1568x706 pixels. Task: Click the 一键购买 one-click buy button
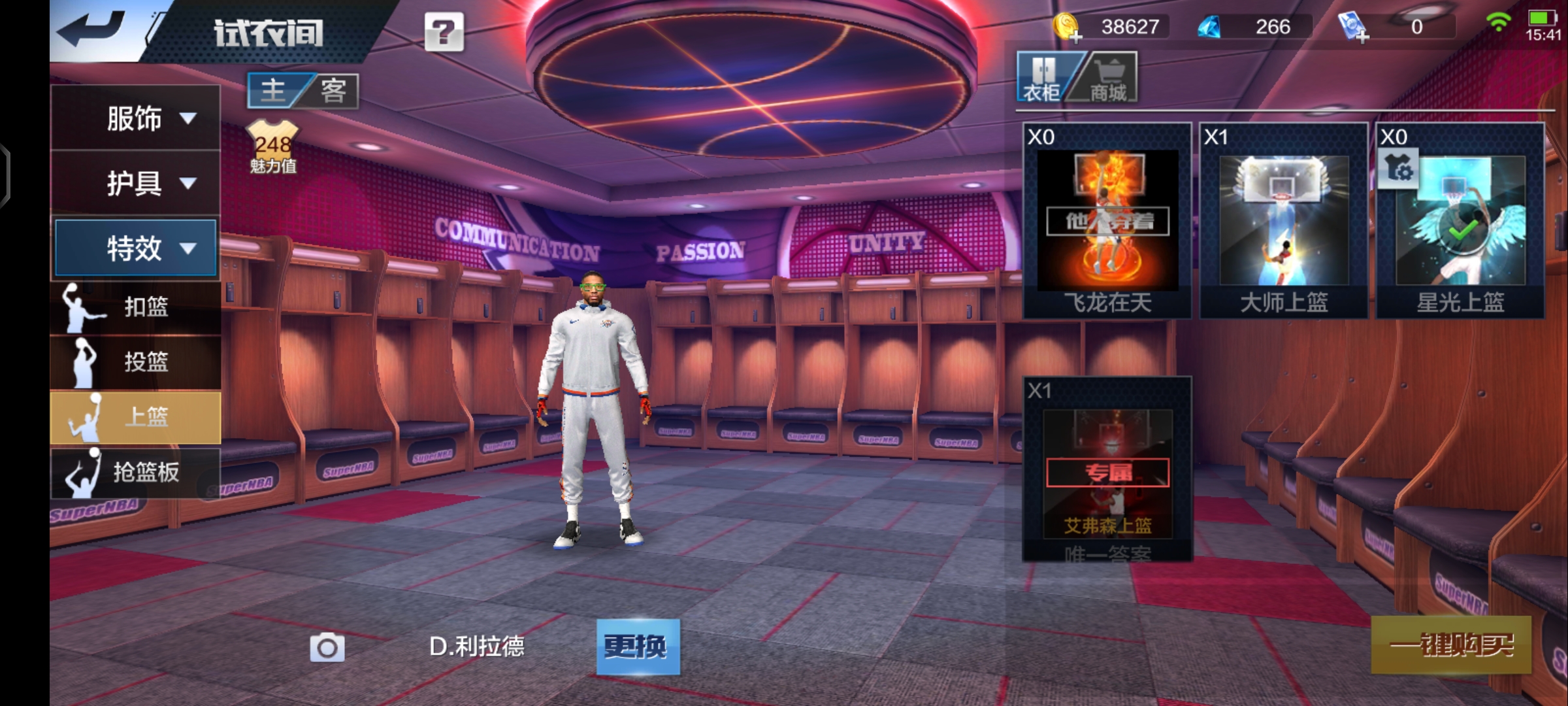click(x=1450, y=645)
